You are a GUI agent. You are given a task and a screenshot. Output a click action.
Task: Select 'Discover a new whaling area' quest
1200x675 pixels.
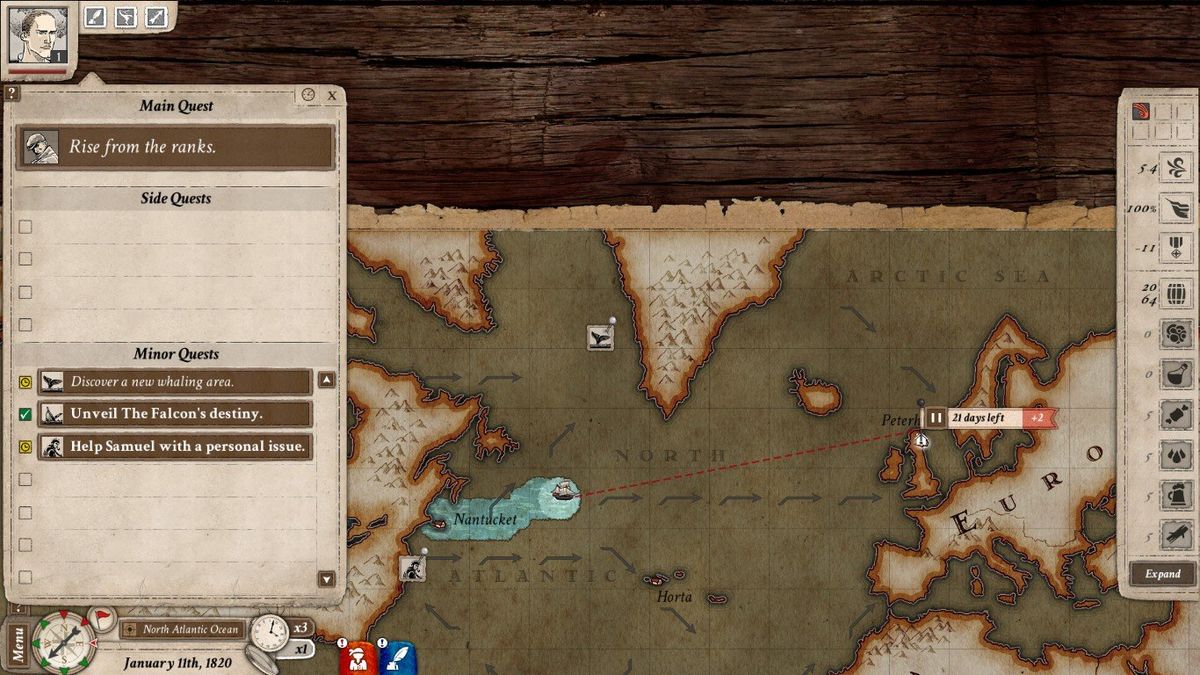[176, 381]
